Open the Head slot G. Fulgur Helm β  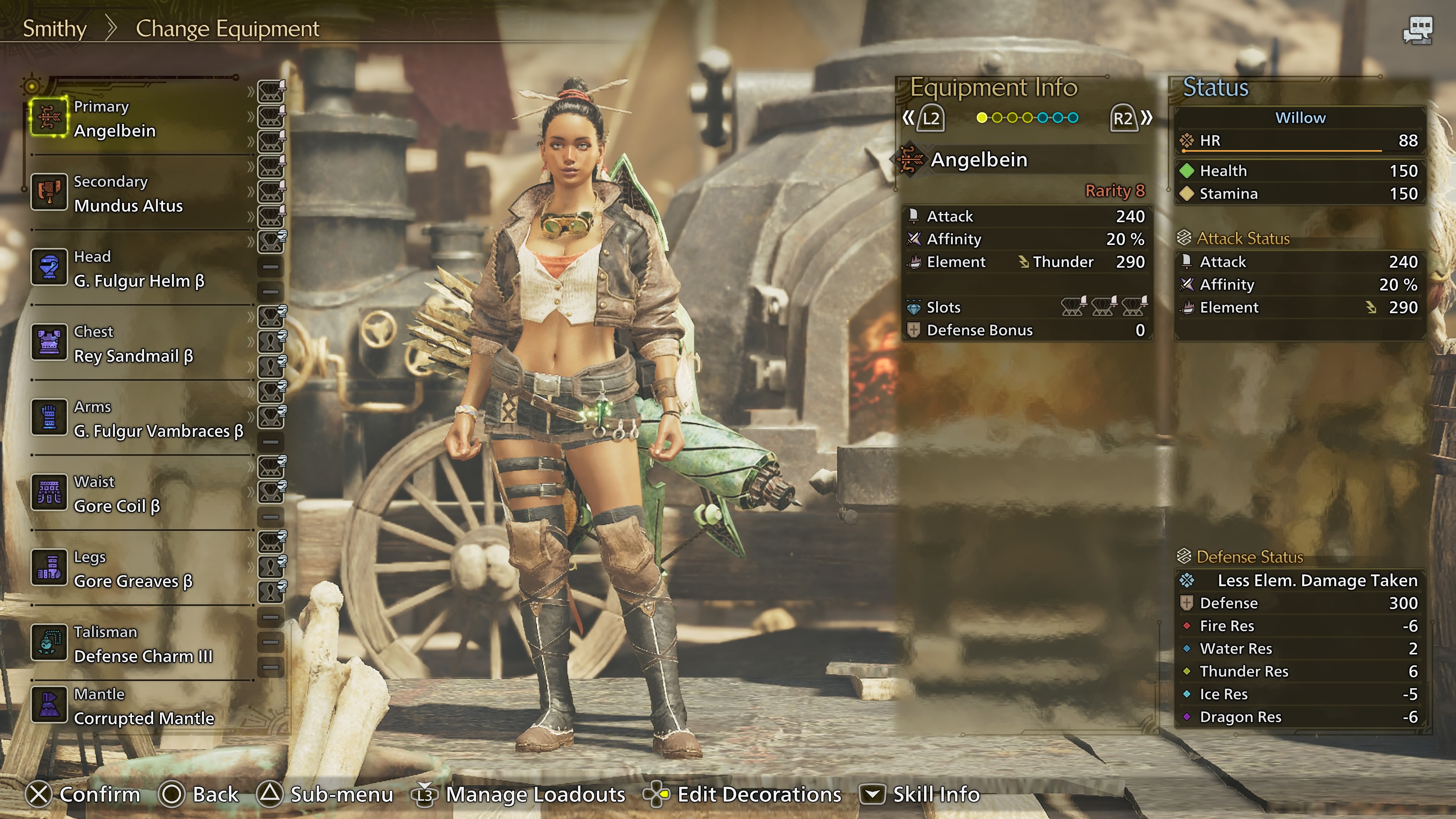pos(138,269)
